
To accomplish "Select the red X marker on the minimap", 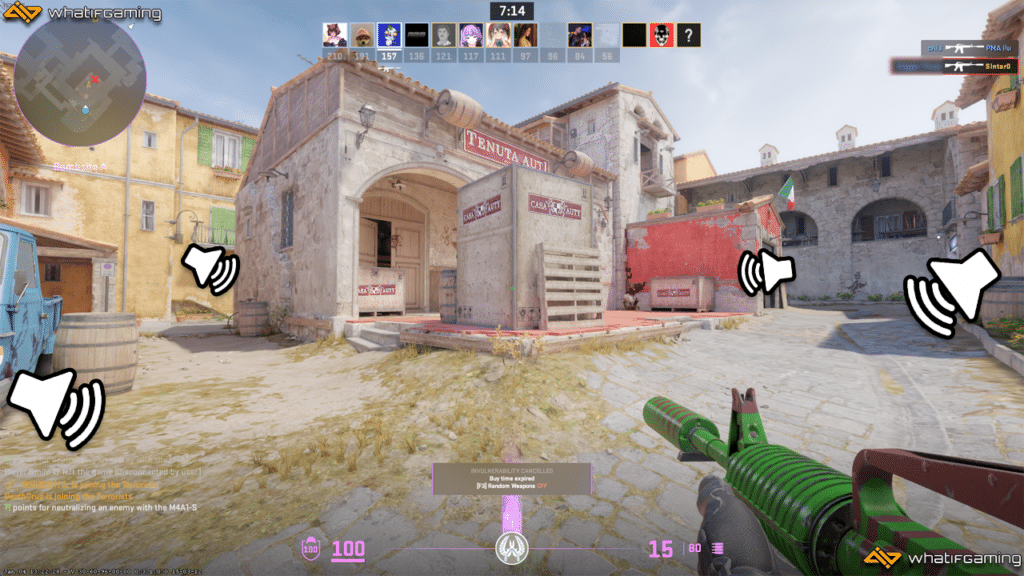I will 95,78.
